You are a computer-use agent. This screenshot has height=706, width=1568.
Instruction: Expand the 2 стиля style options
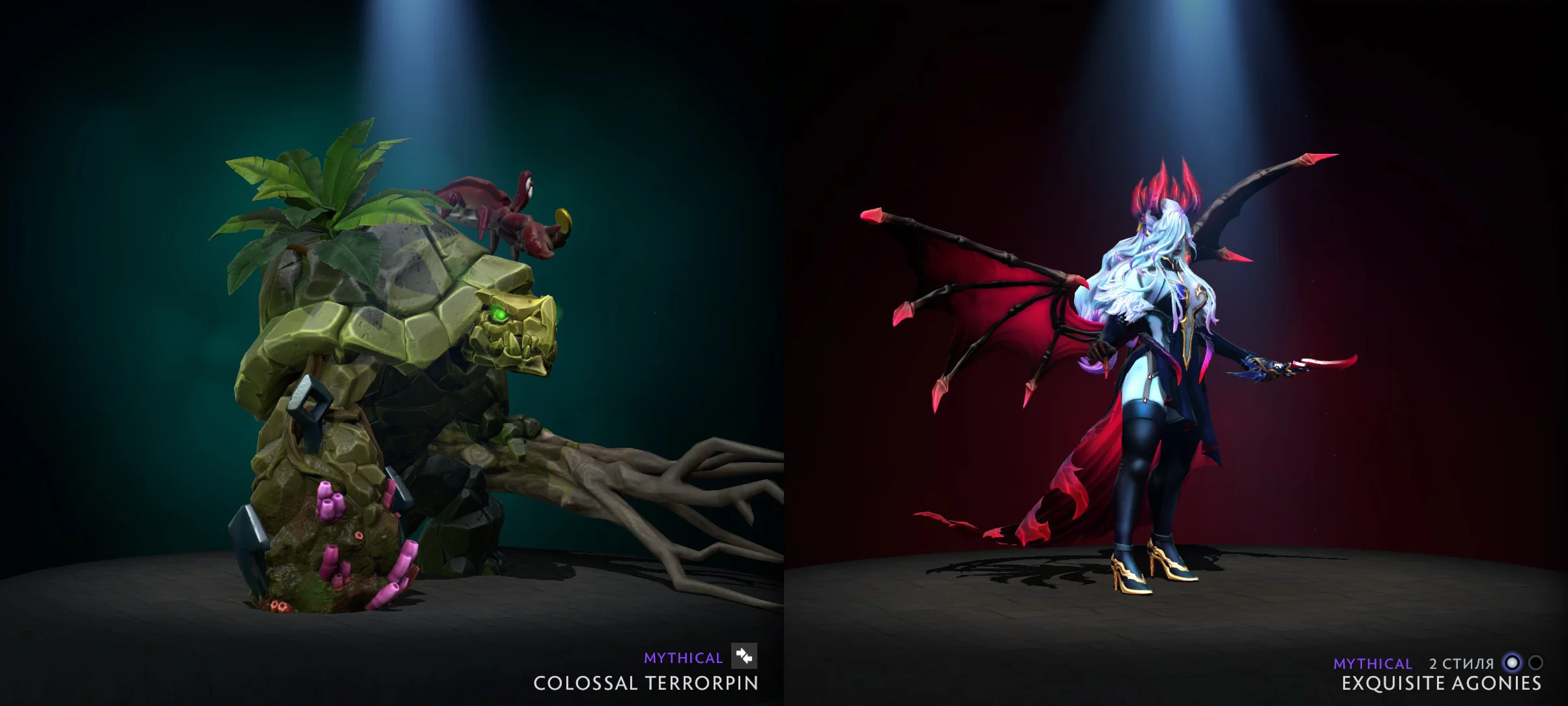(1463, 664)
